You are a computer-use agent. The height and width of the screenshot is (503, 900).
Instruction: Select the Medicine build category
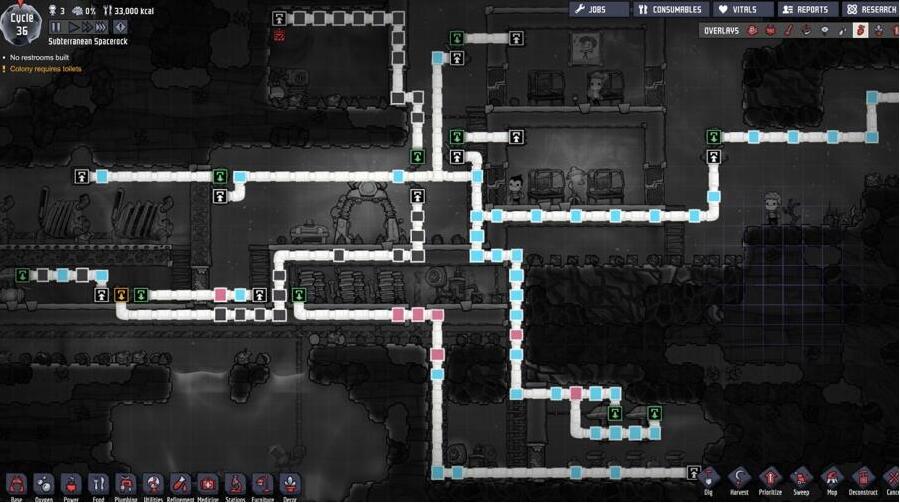[207, 484]
